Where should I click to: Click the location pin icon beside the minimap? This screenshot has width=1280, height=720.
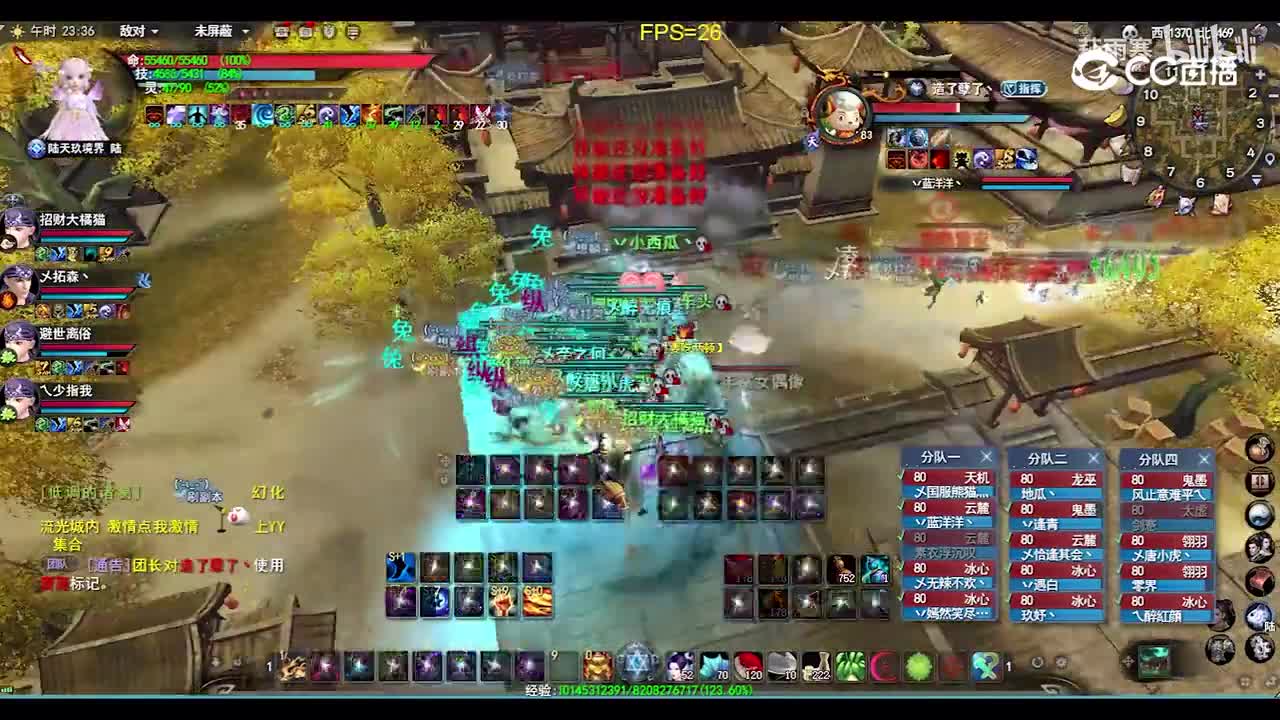point(1270,157)
